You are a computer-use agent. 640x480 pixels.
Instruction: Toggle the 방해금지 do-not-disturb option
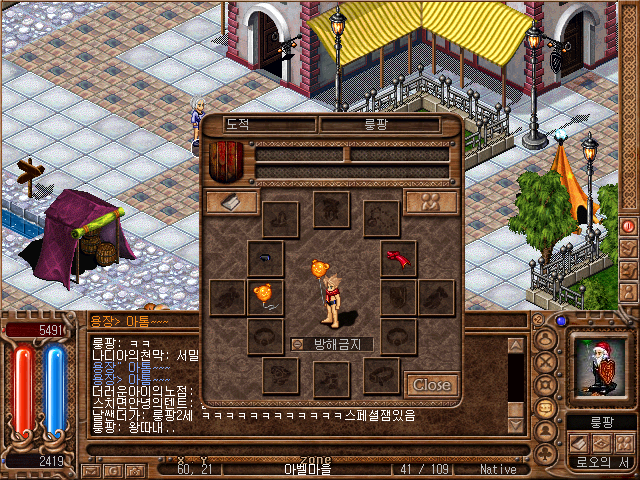coord(298,344)
